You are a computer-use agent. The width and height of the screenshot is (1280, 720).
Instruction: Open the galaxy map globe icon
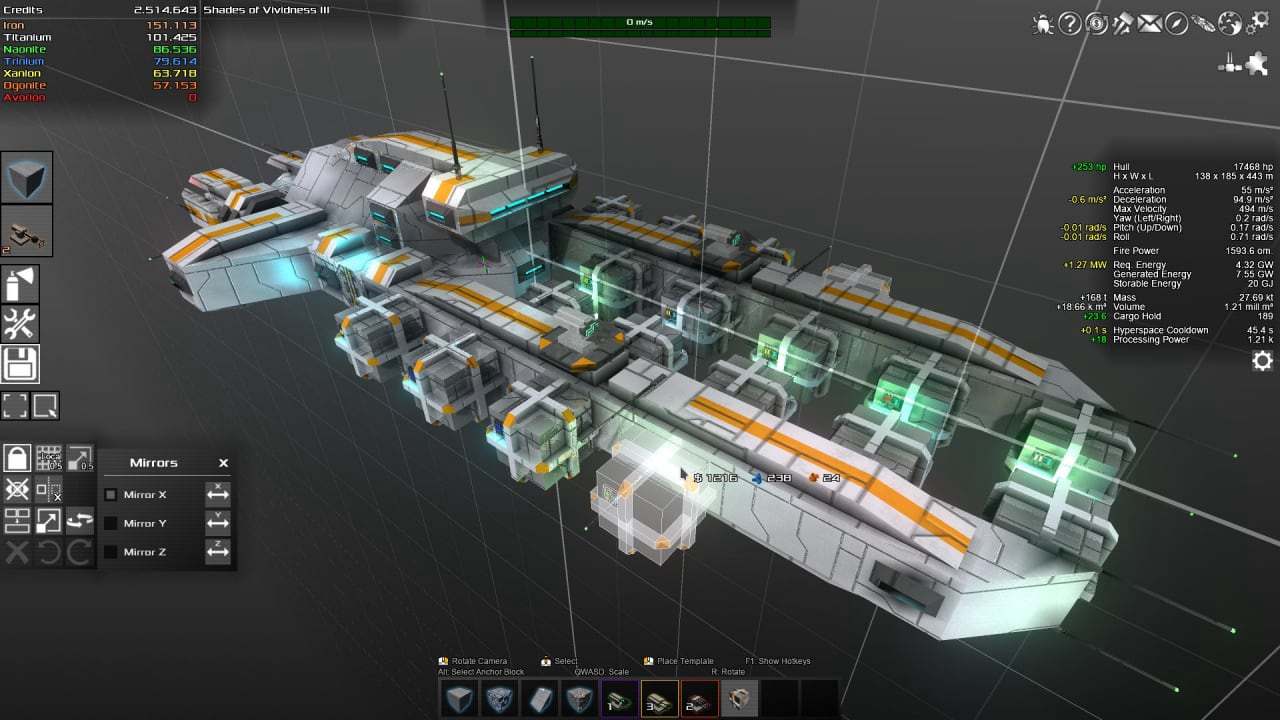point(1230,23)
